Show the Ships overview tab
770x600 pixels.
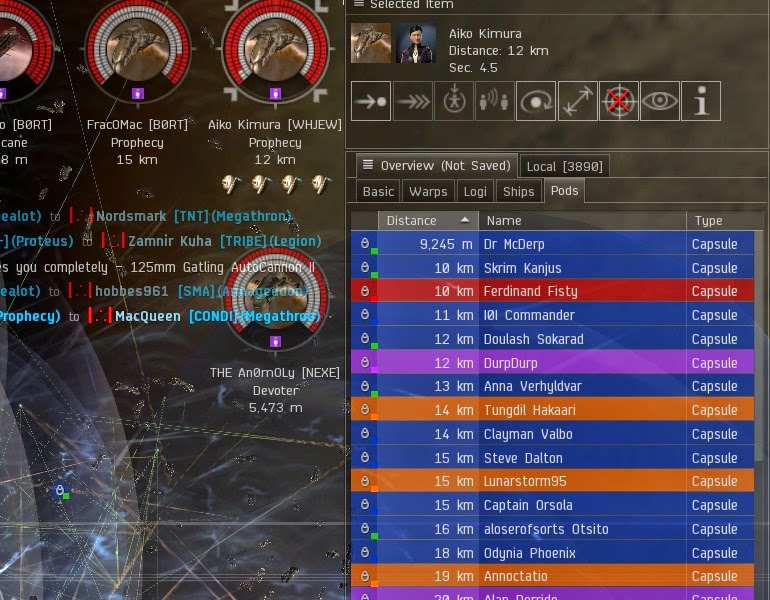pyautogui.click(x=519, y=191)
